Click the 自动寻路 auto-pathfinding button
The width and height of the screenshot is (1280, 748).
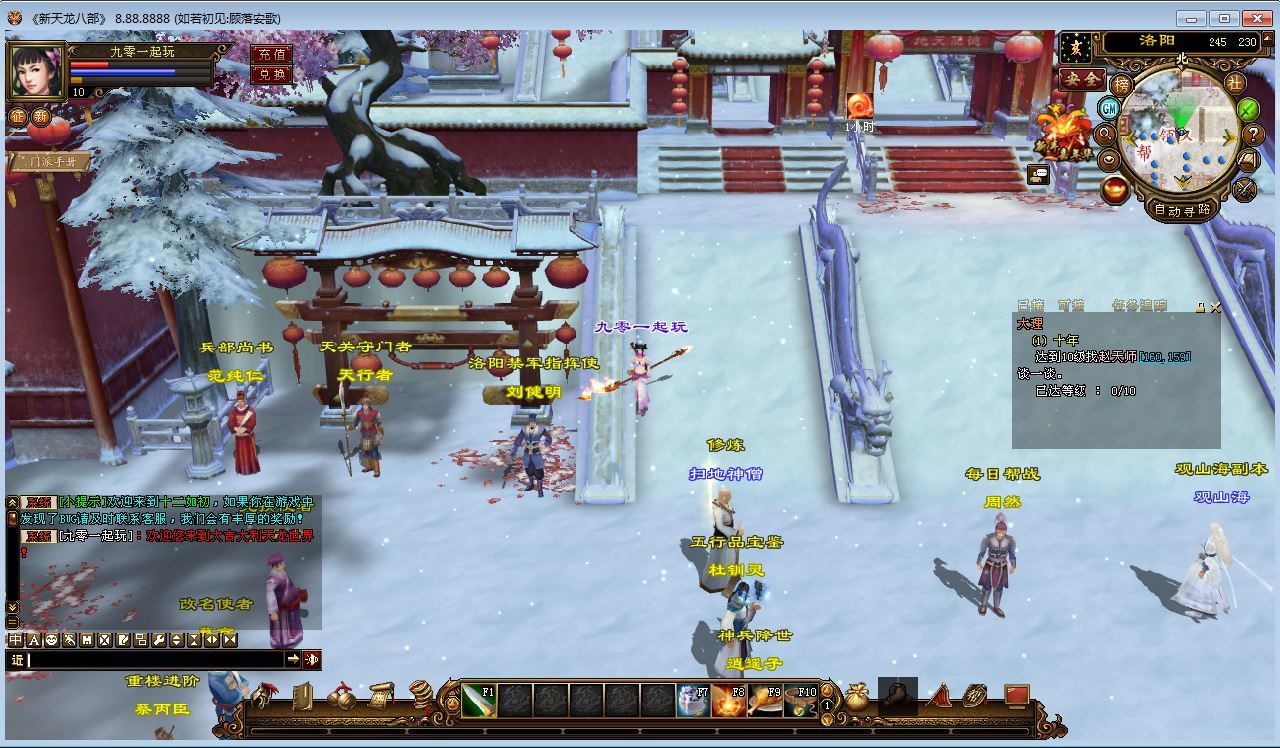(1182, 210)
